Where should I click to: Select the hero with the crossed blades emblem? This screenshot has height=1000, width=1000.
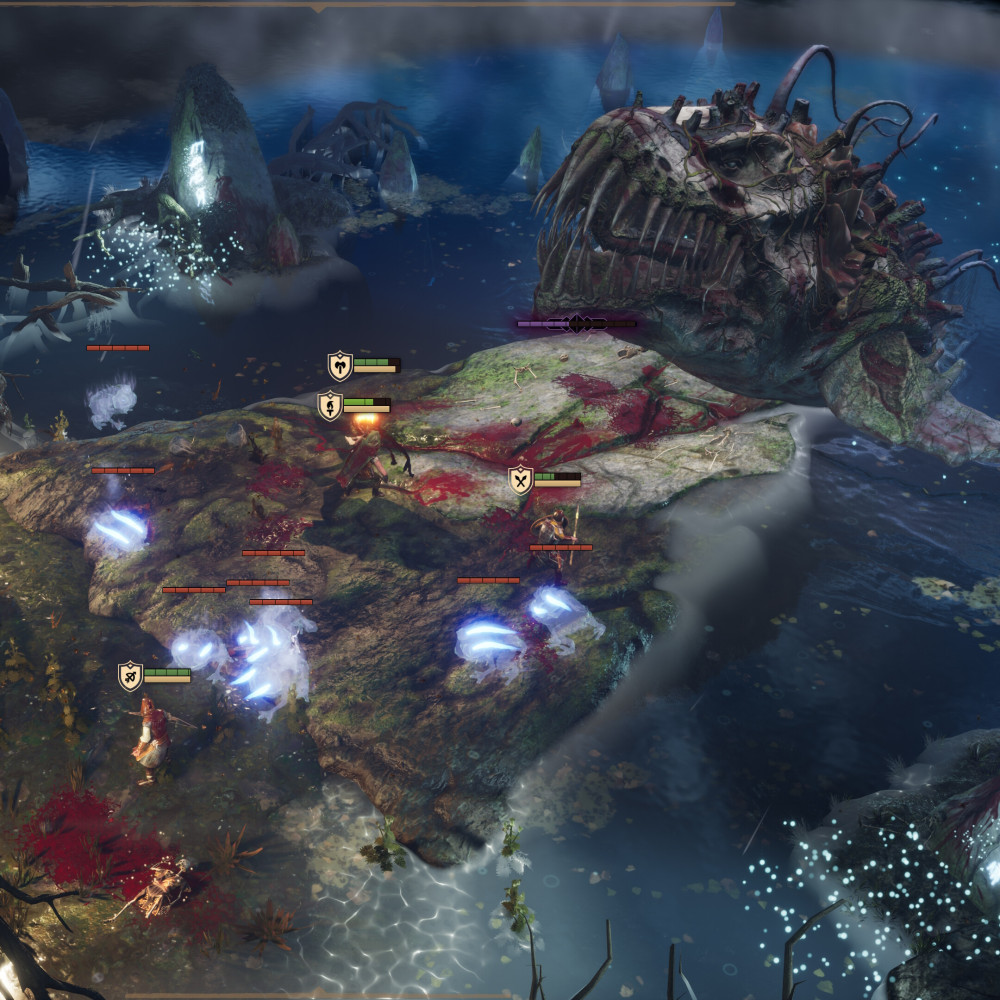521,481
